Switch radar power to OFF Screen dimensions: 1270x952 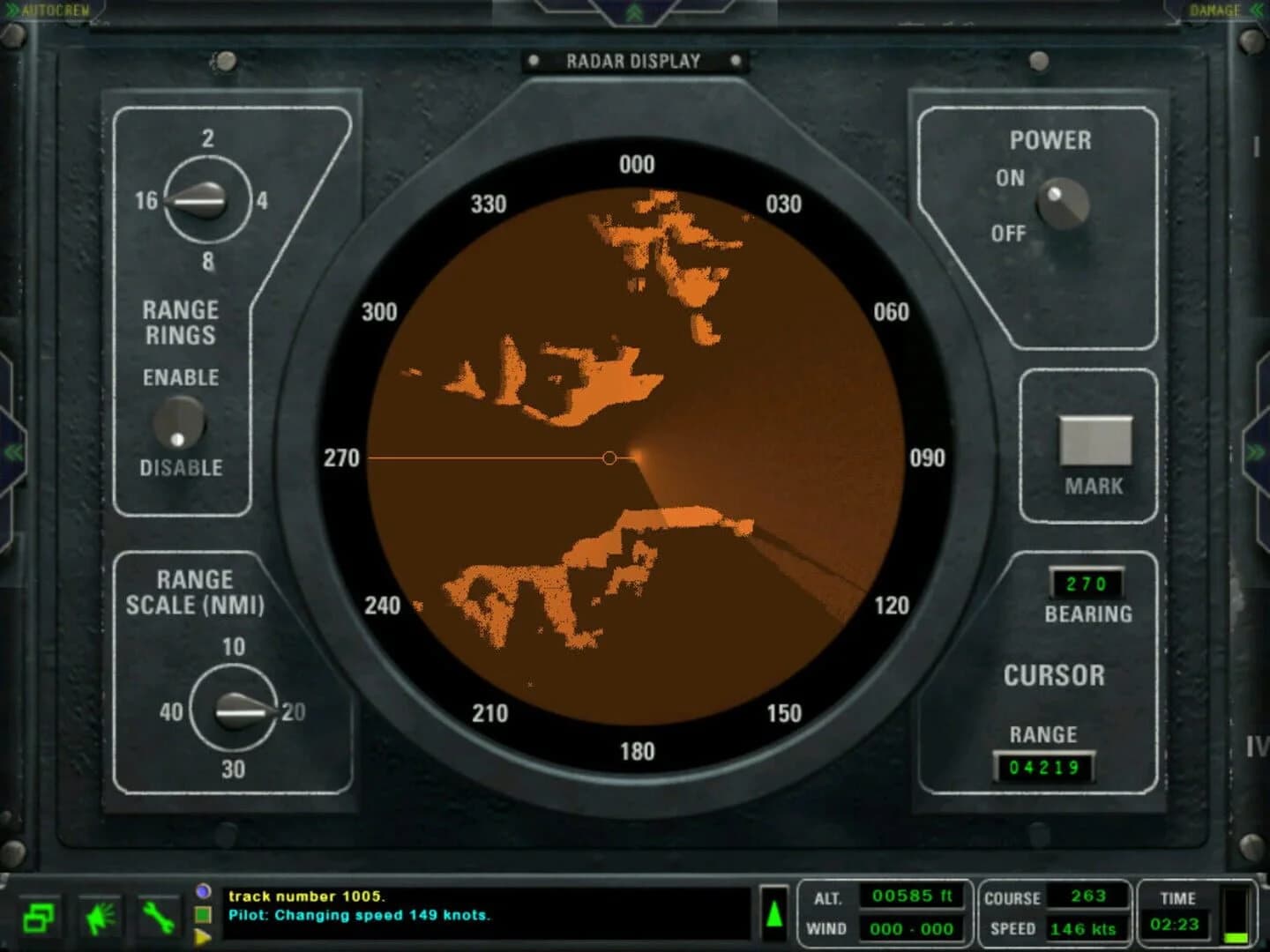pyautogui.click(x=1011, y=234)
